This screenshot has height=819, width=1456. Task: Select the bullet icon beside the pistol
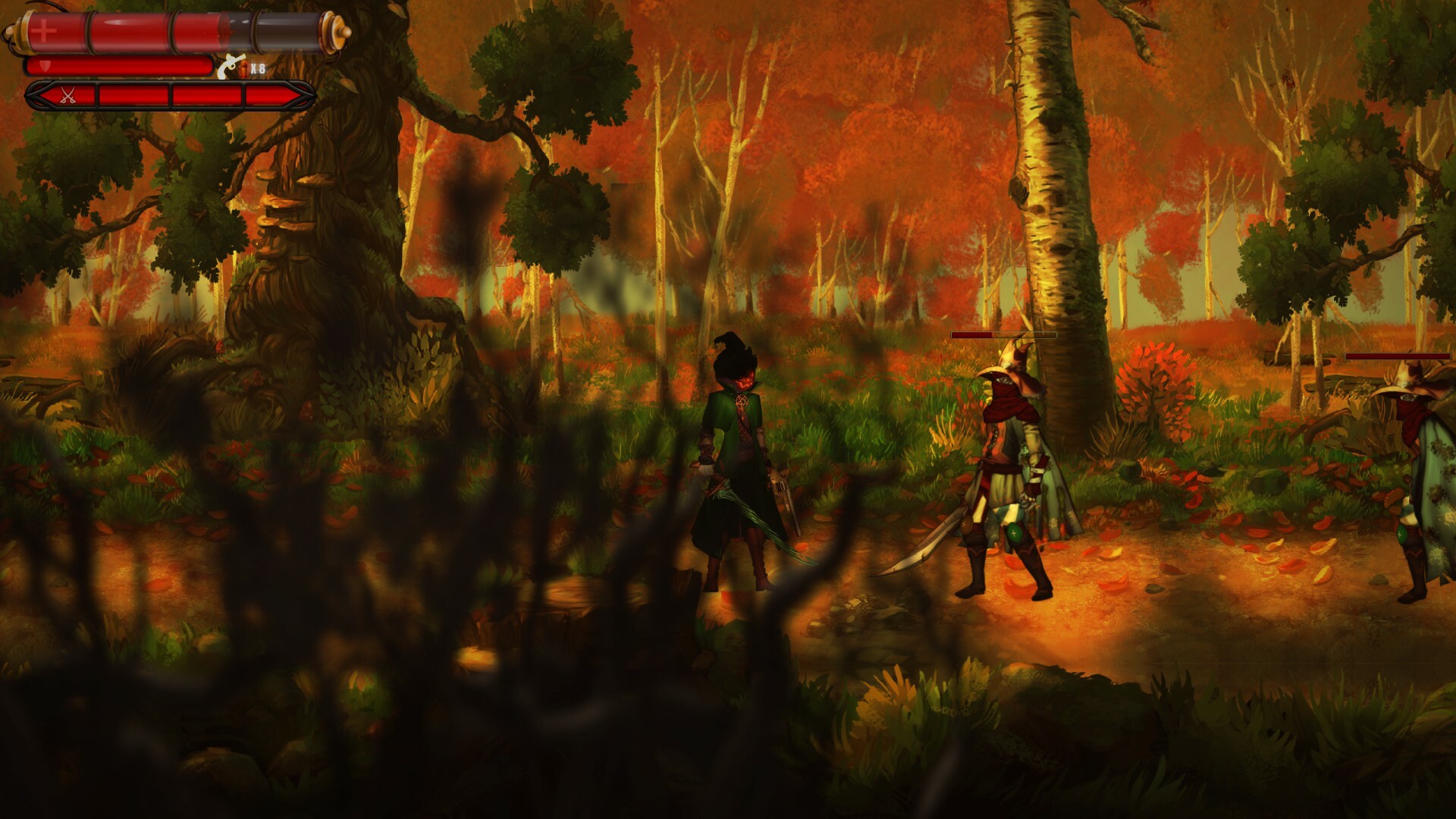point(243,69)
